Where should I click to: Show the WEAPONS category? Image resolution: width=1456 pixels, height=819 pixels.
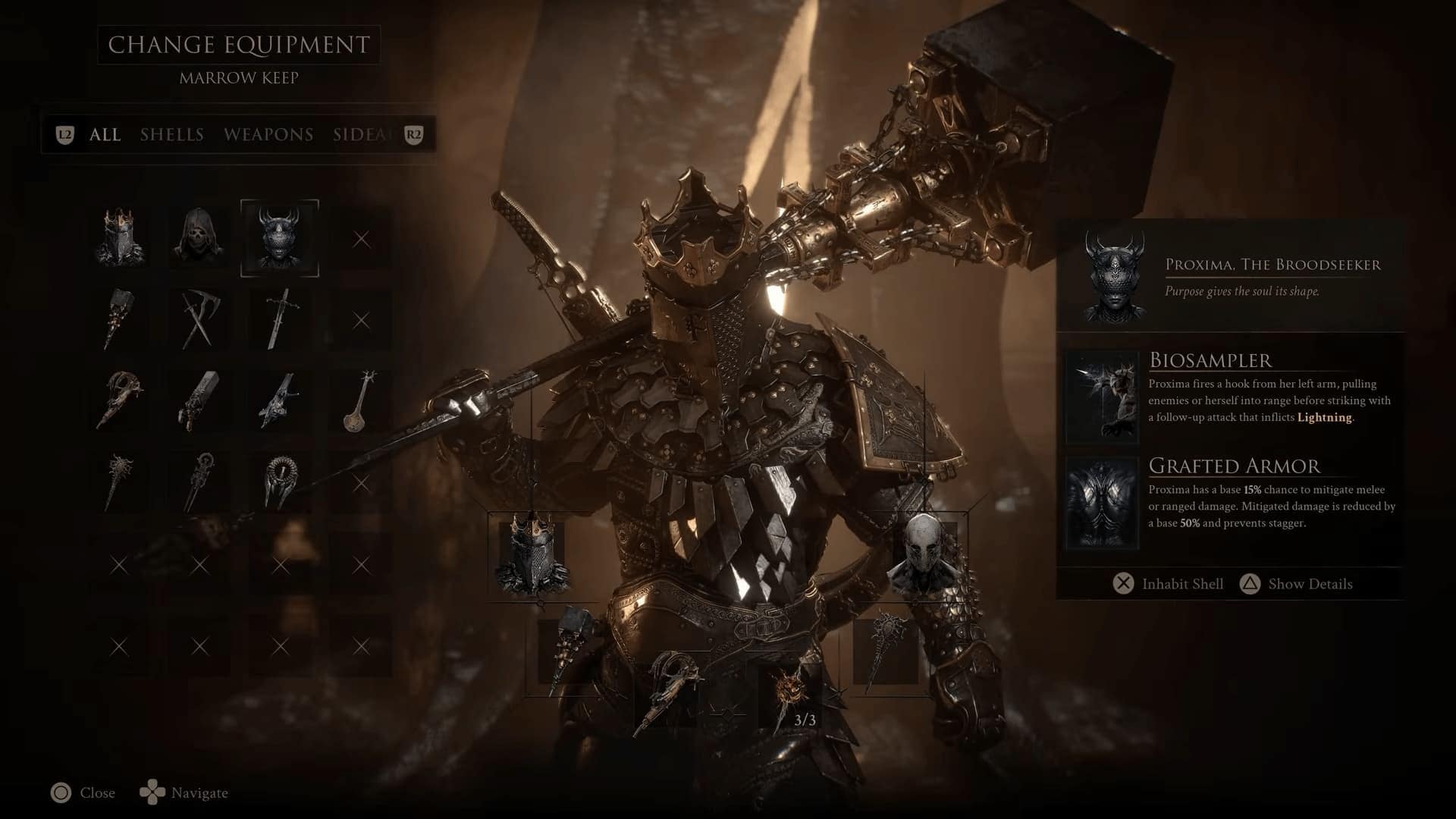point(268,135)
